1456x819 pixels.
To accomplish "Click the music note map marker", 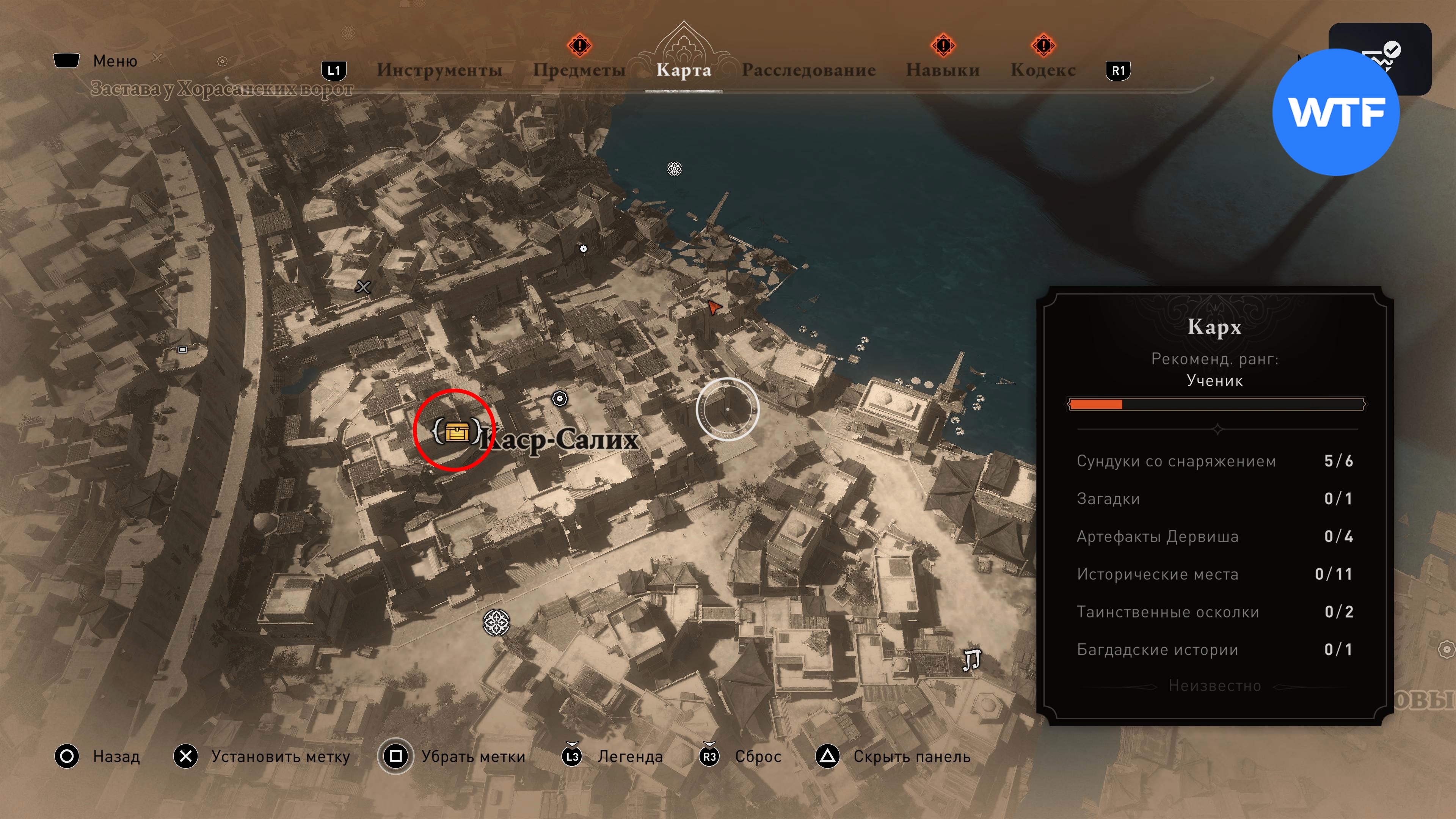I will click(x=971, y=660).
